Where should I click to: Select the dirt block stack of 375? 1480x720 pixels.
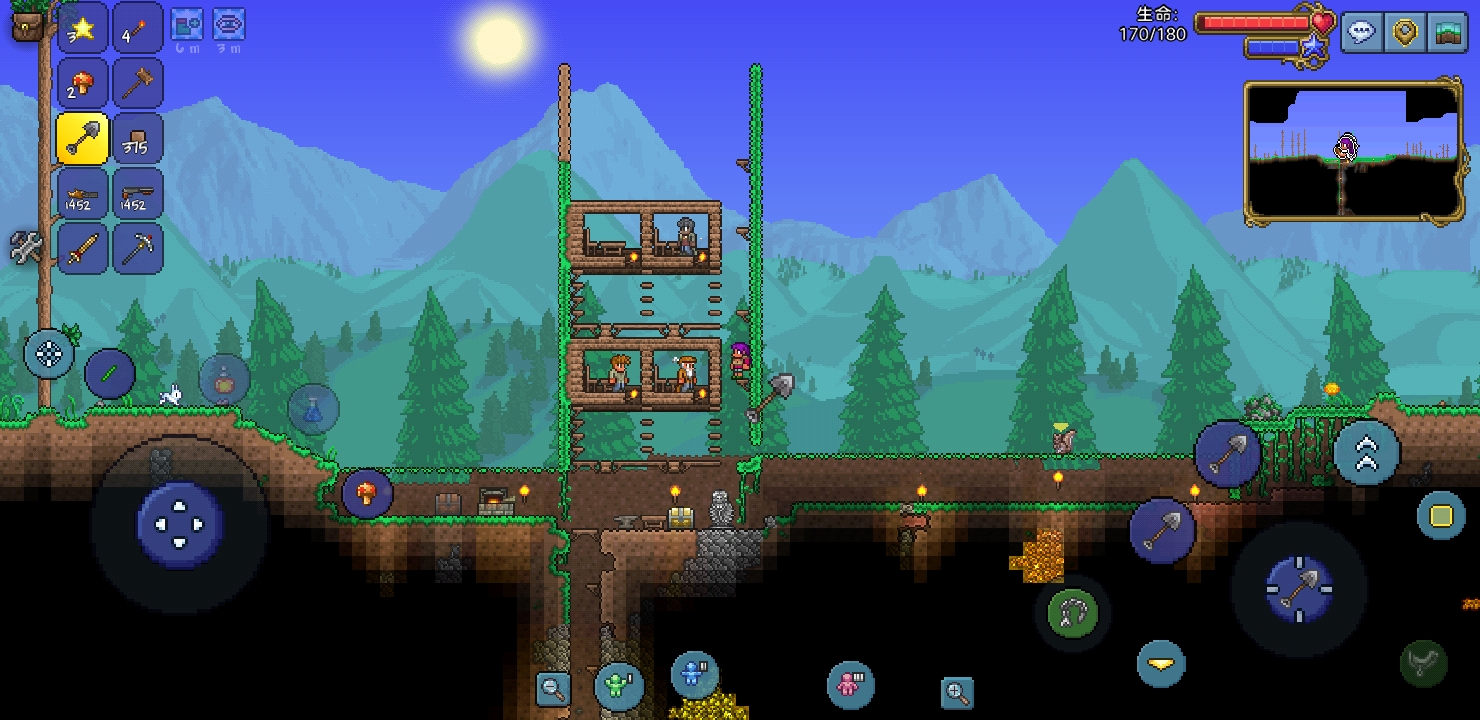point(138,139)
